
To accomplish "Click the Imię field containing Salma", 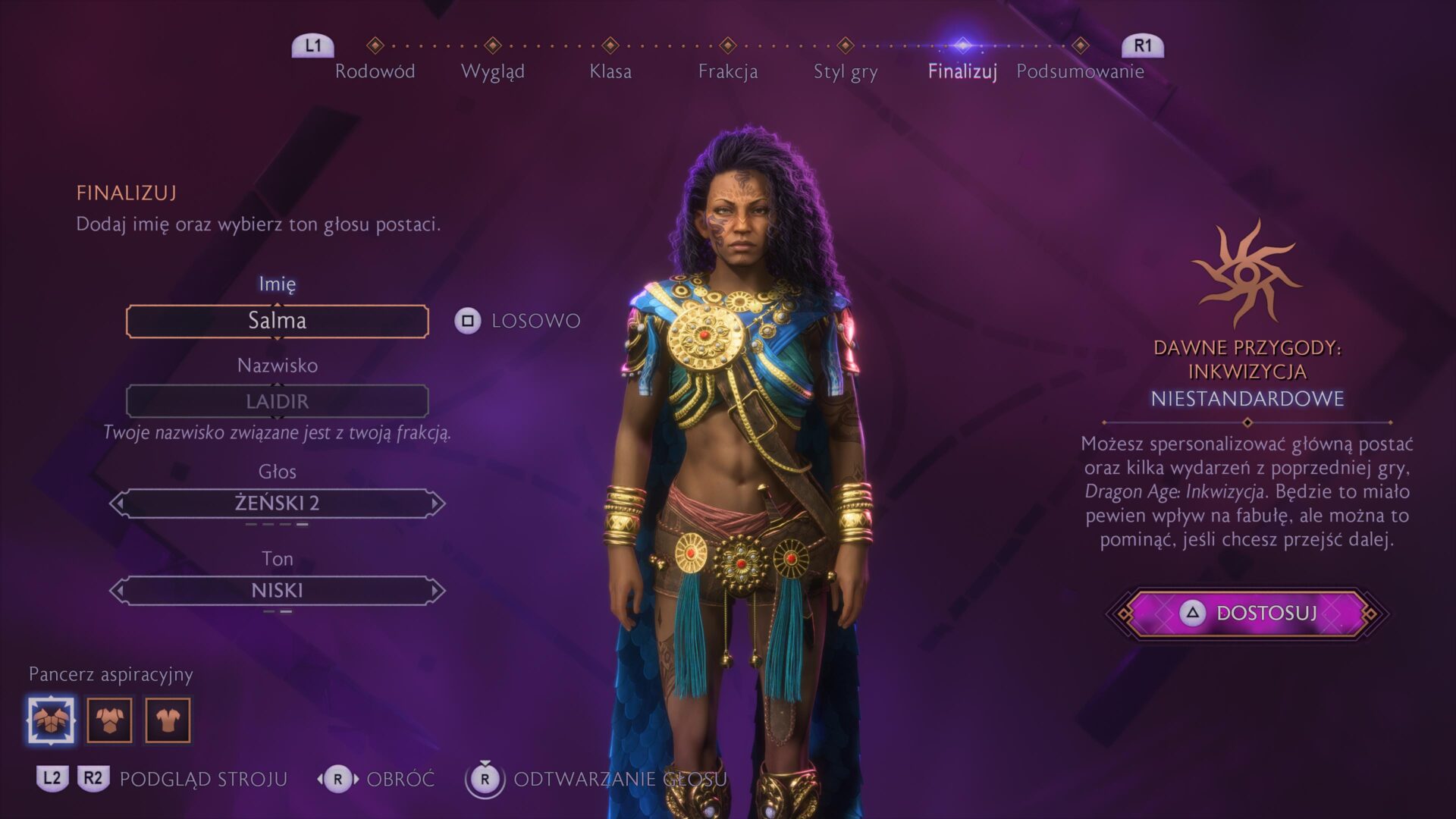I will 278,321.
